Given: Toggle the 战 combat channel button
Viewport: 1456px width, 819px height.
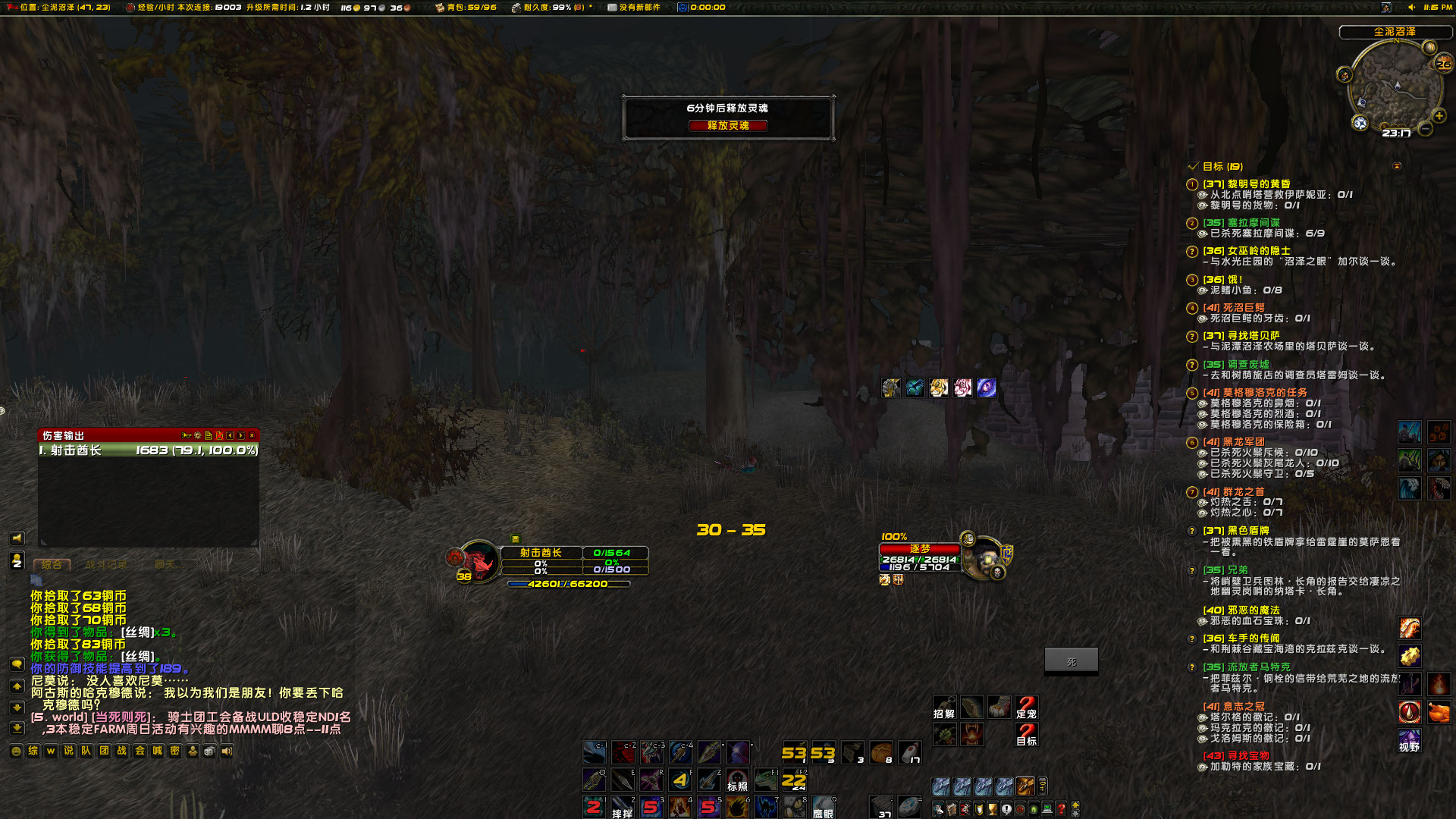Looking at the screenshot, I should pyautogui.click(x=122, y=751).
